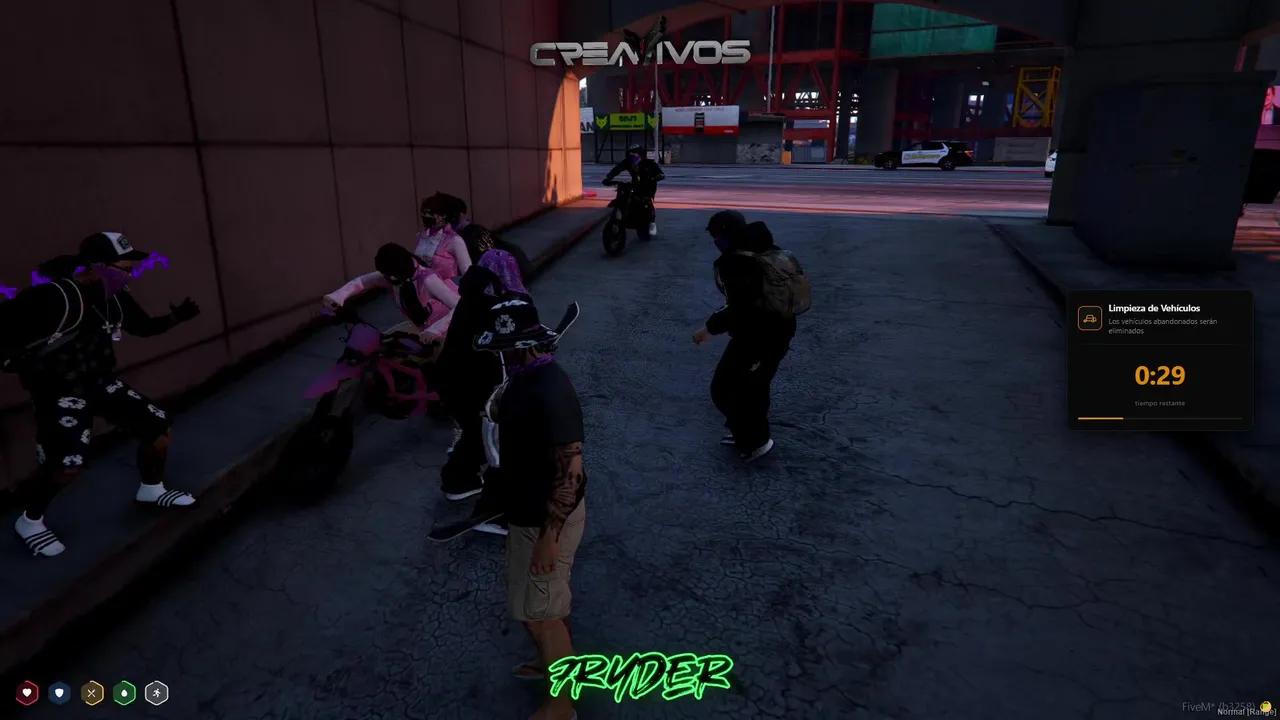Screen dimensions: 1280x720
Task: Click the health heart hexagon icon
Action: (27, 692)
